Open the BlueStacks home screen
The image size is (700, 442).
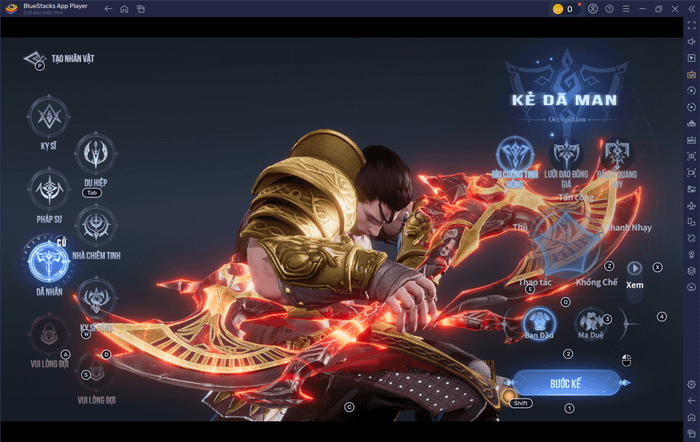[x=124, y=9]
